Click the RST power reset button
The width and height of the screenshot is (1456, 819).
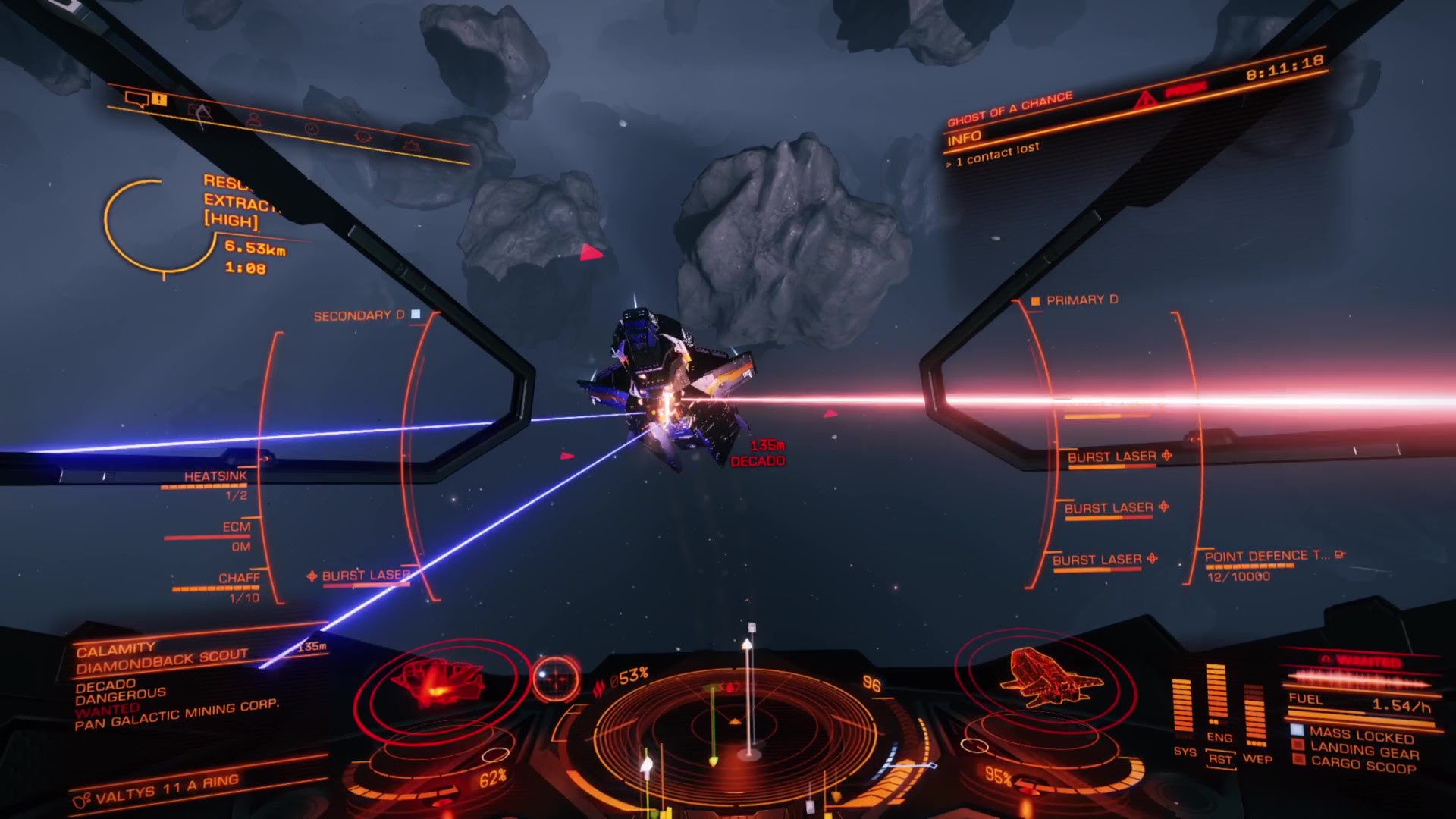tap(1220, 759)
